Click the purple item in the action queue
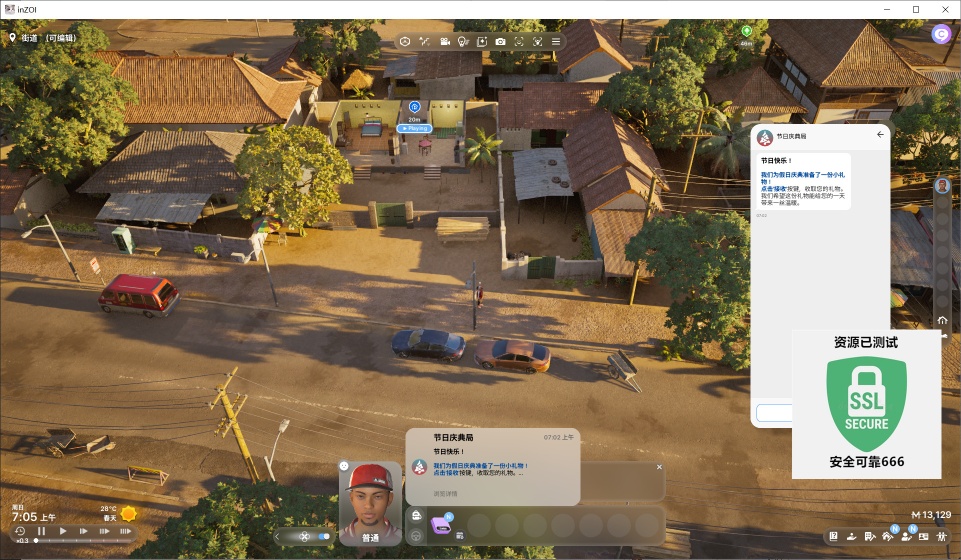Image resolution: width=961 pixels, height=560 pixels. click(x=440, y=524)
